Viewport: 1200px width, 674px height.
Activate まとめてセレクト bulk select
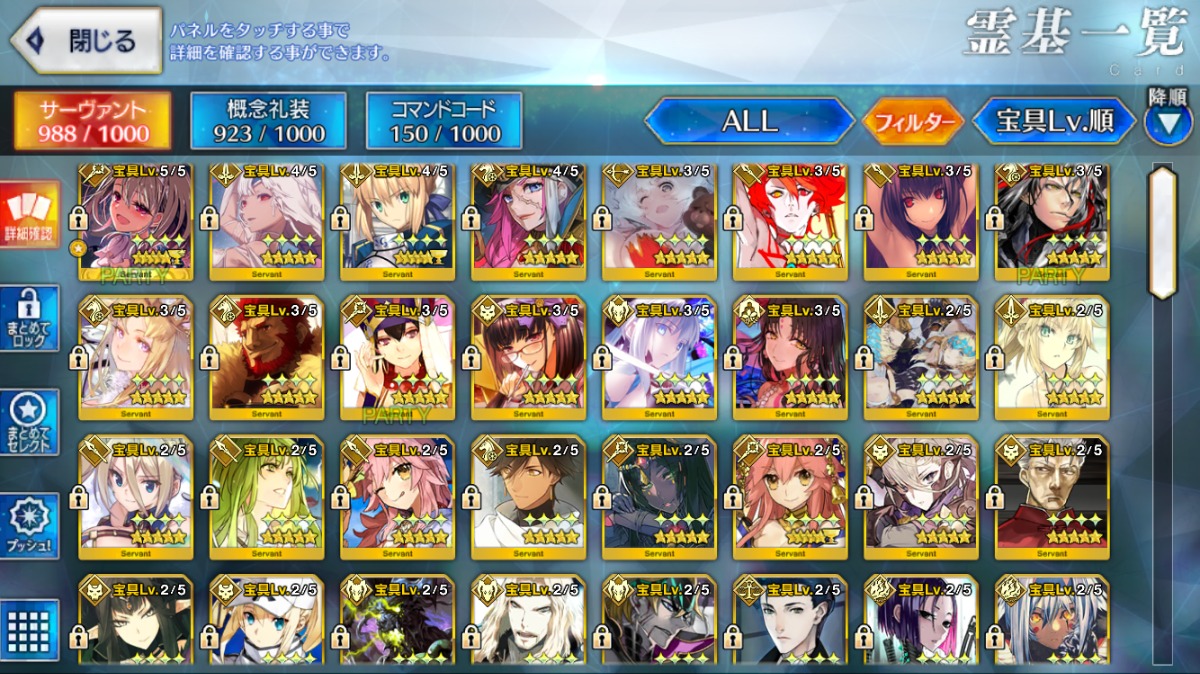[29, 422]
